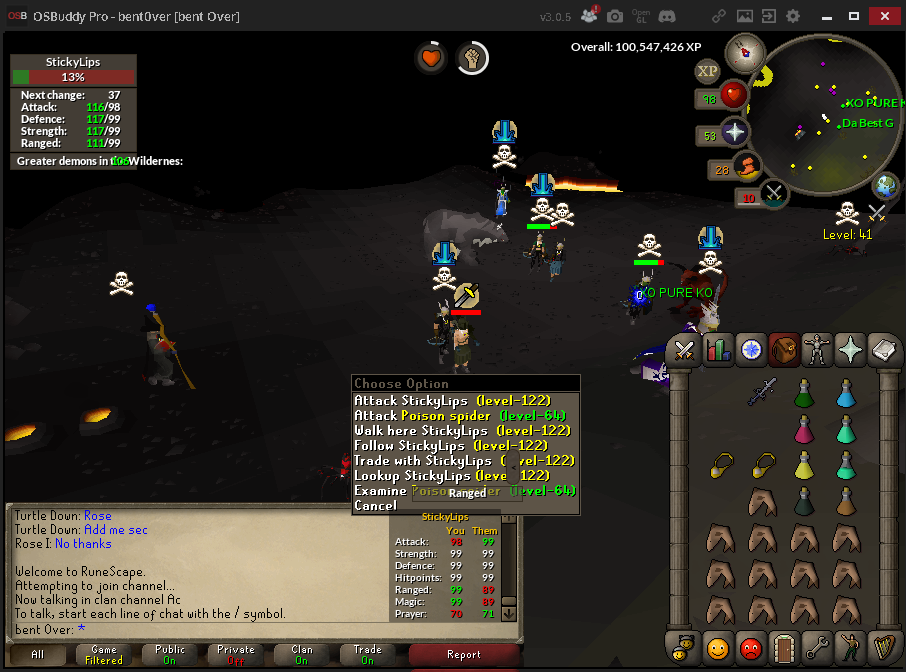Switch chat to the Clan tab

point(301,655)
